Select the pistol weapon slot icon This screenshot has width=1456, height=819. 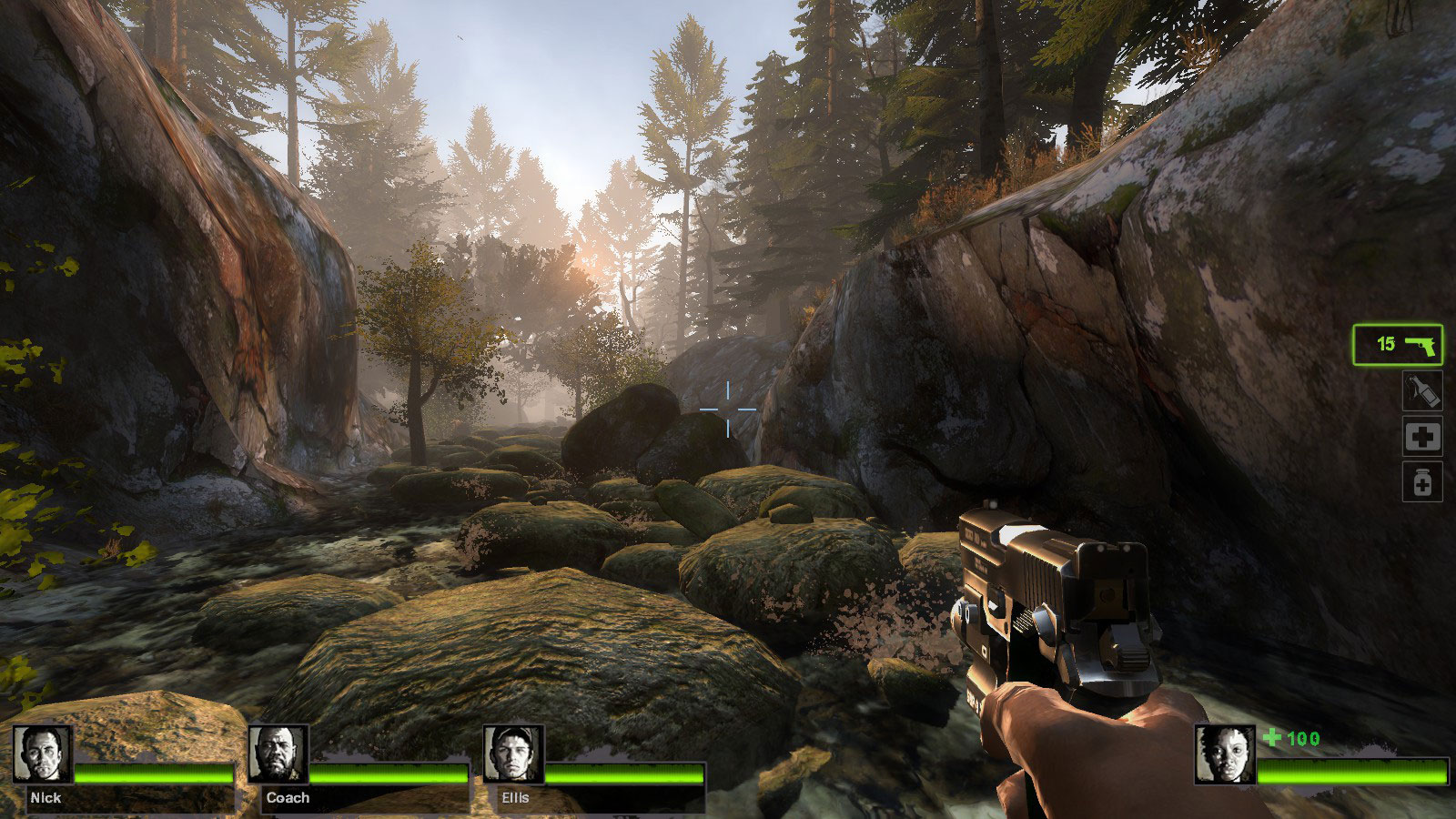pyautogui.click(x=1420, y=344)
